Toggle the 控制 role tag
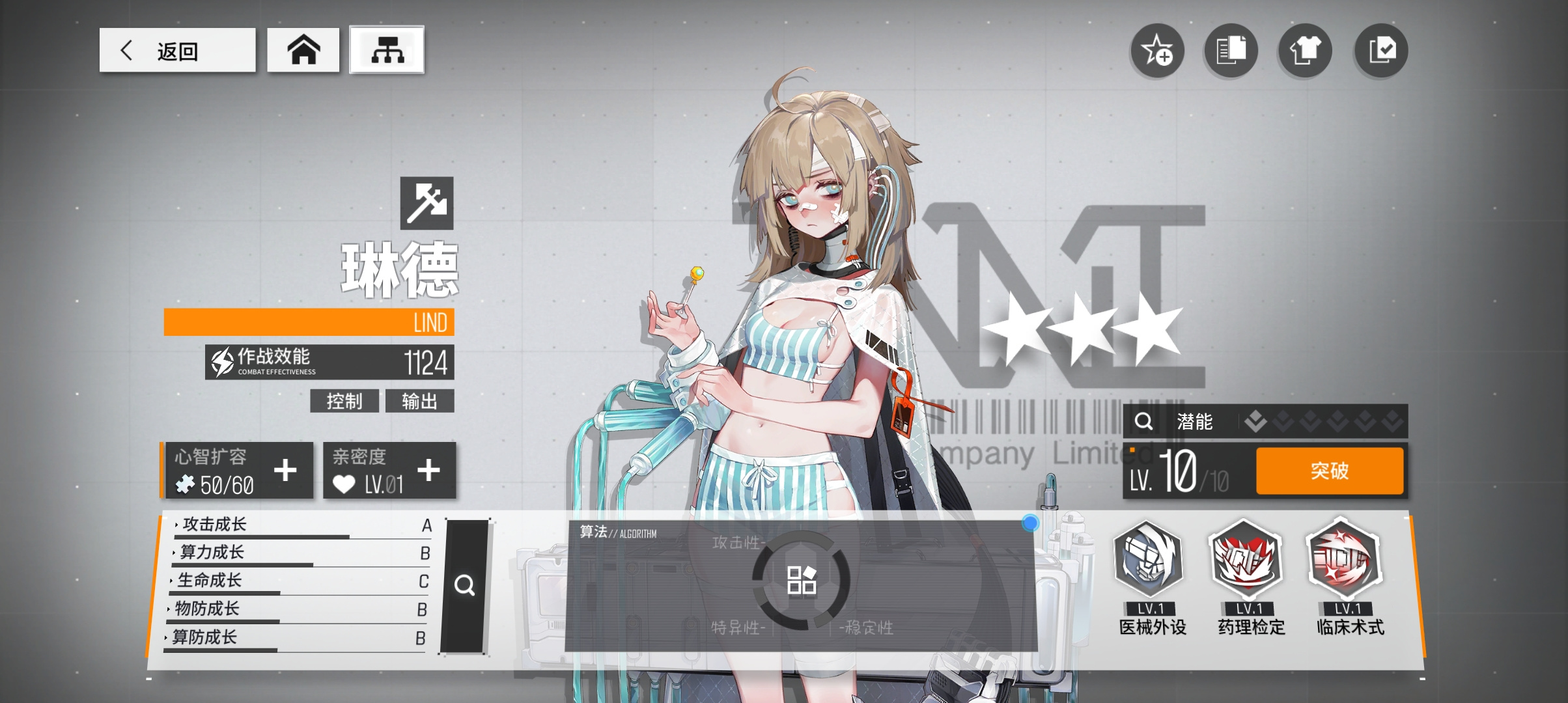Viewport: 1568px width, 703px height. (x=345, y=401)
